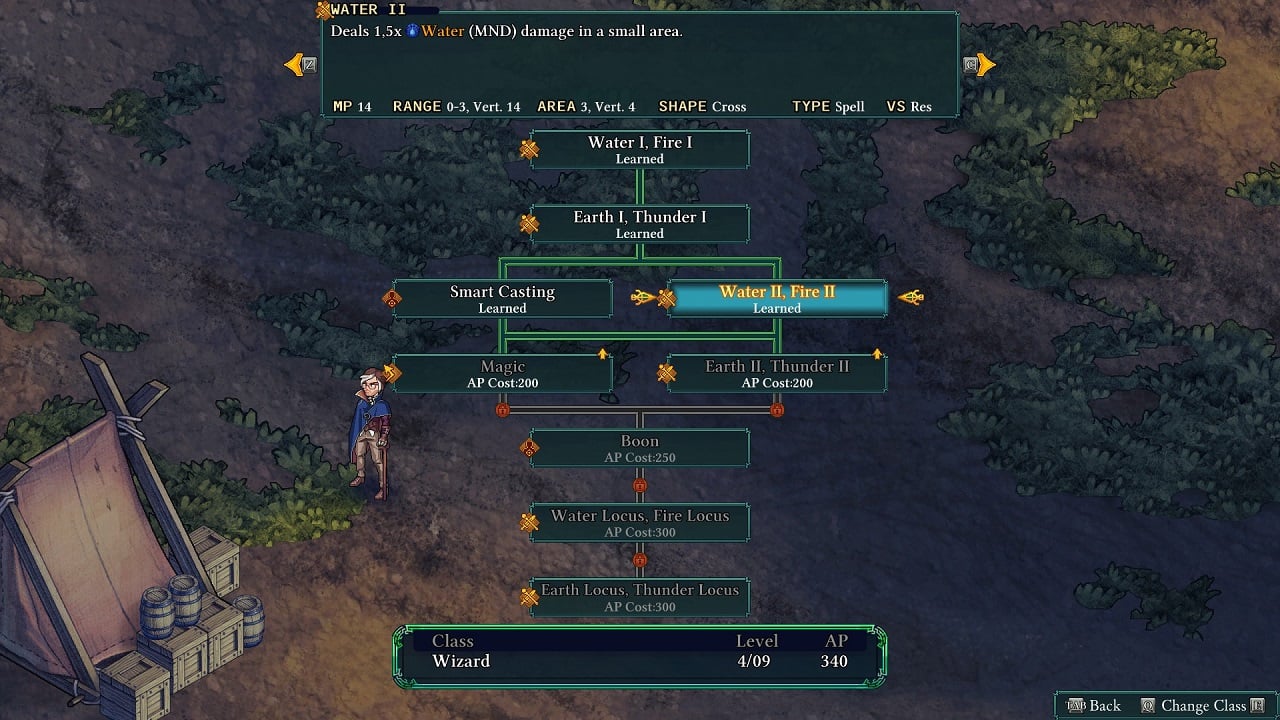Pick the Water Locus, Fire Locus node

[640, 522]
